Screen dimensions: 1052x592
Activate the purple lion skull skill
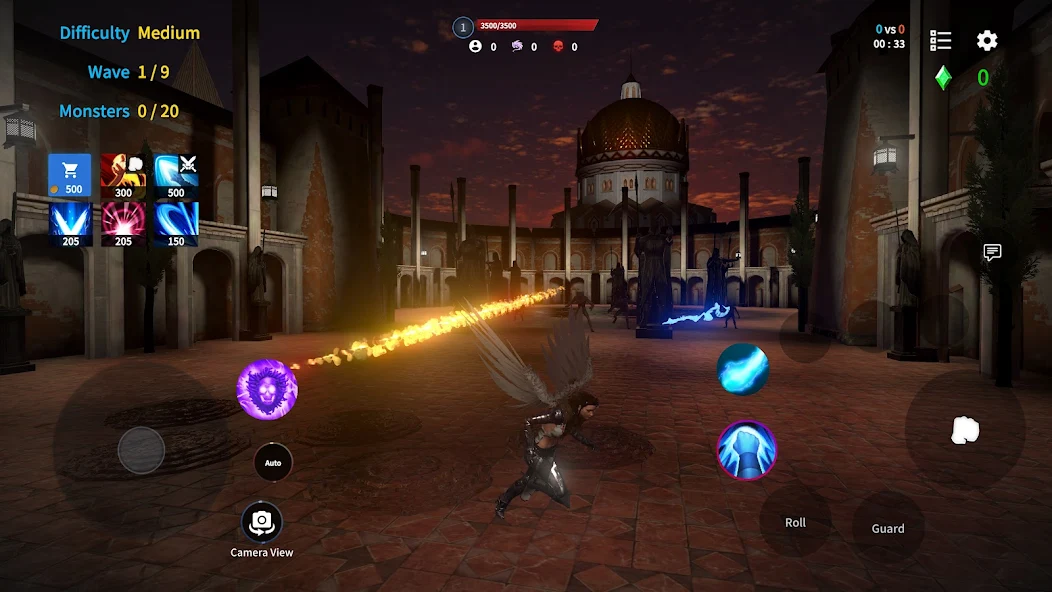(x=267, y=390)
